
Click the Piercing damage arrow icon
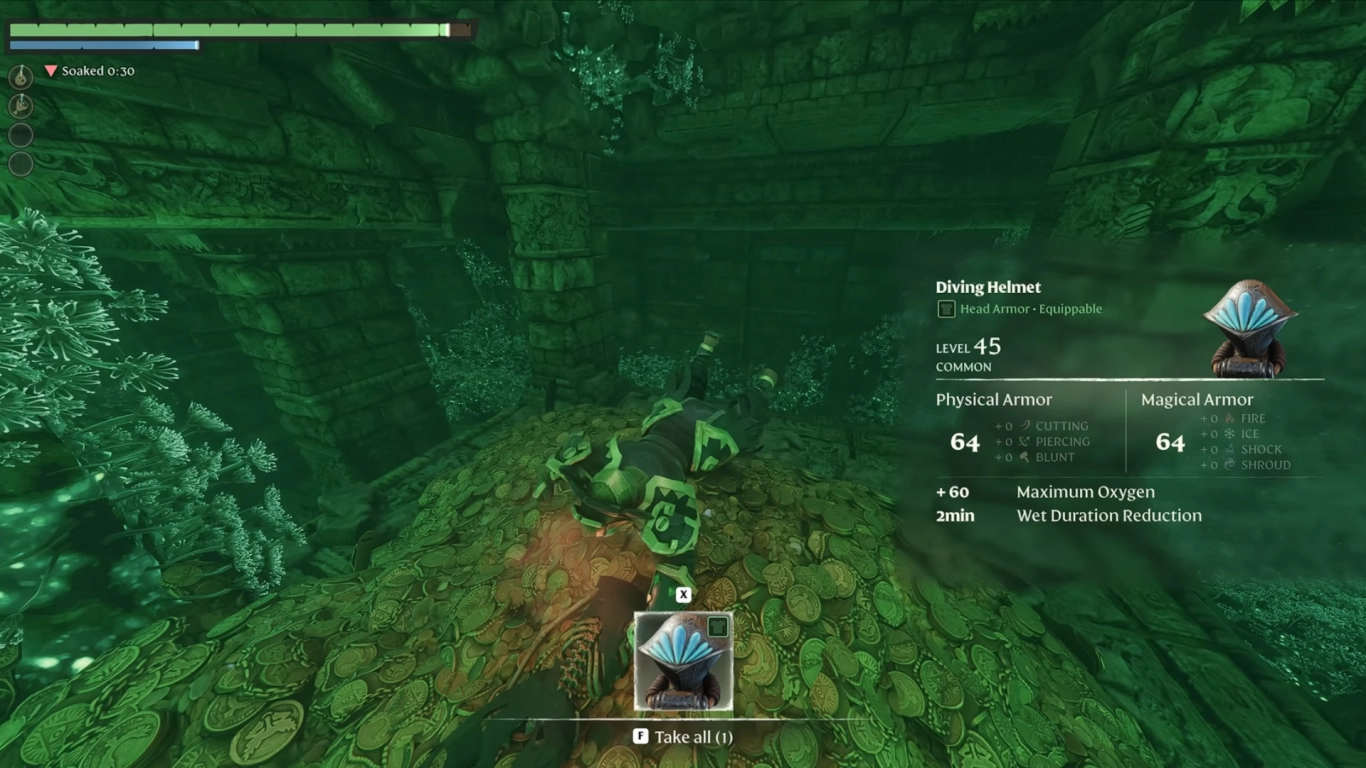click(1024, 442)
